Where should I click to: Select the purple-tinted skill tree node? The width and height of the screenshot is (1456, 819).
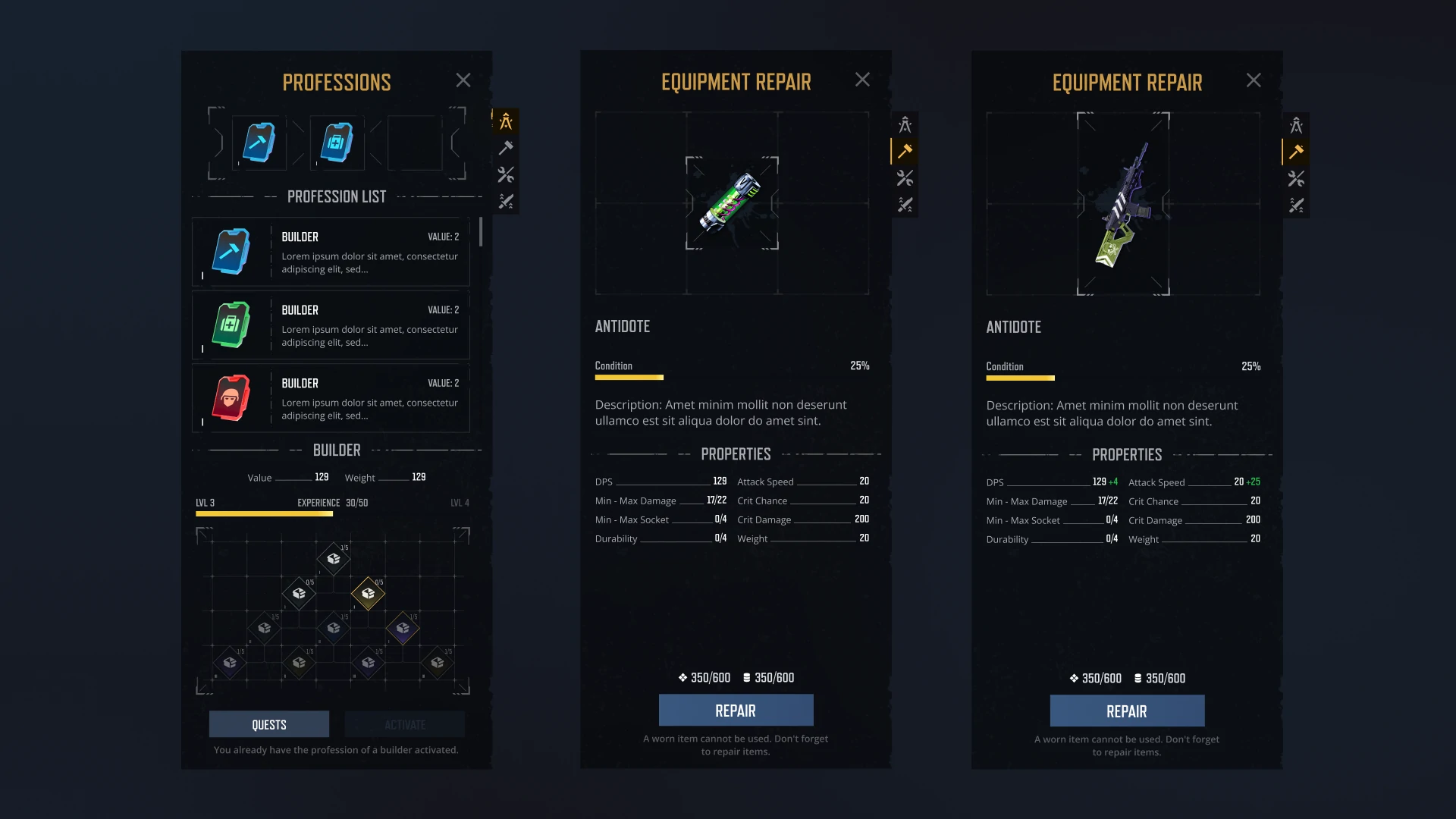(403, 628)
